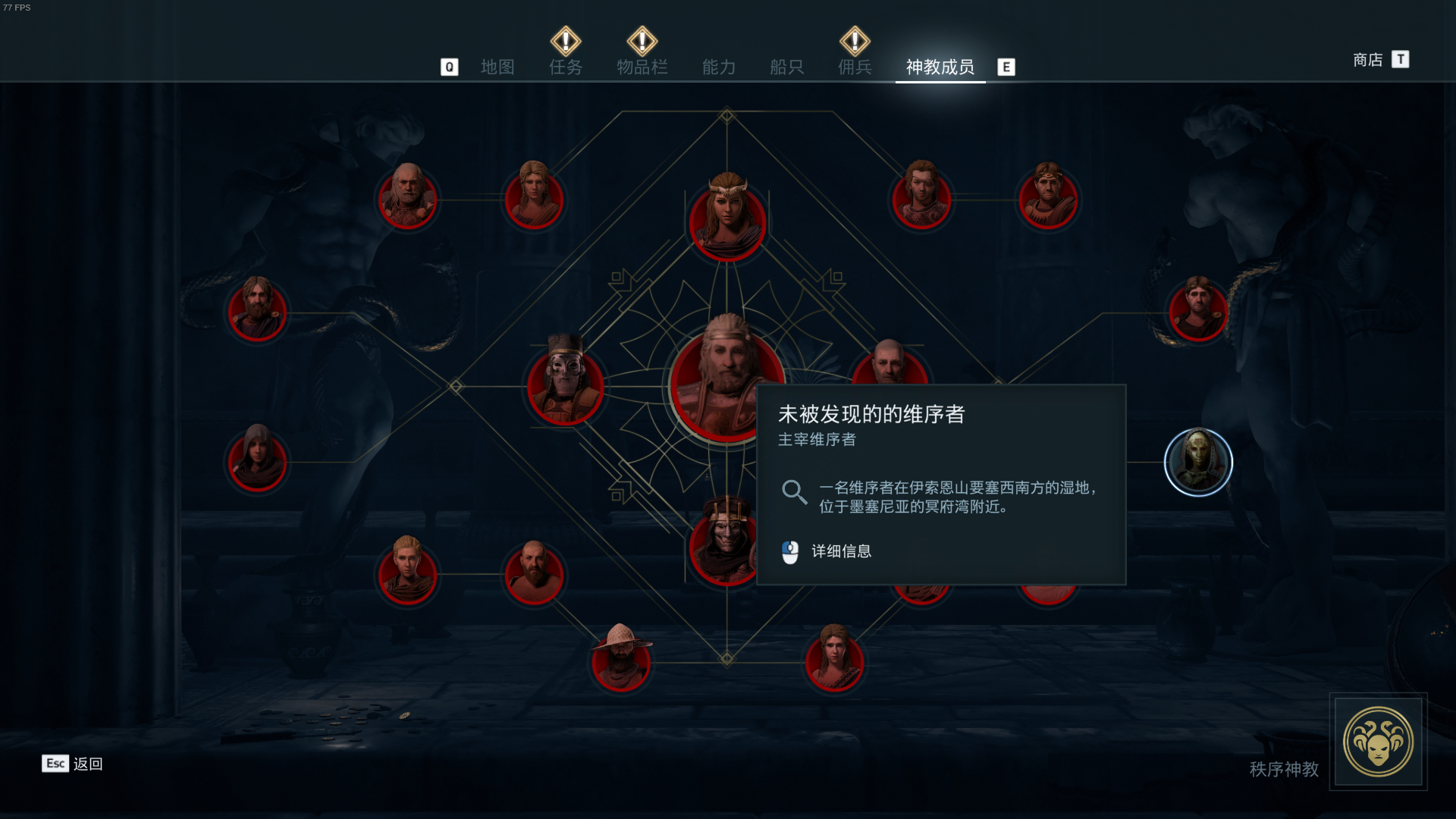Switch to the 船只 tab
Image resolution: width=1456 pixels, height=819 pixels.
click(786, 67)
